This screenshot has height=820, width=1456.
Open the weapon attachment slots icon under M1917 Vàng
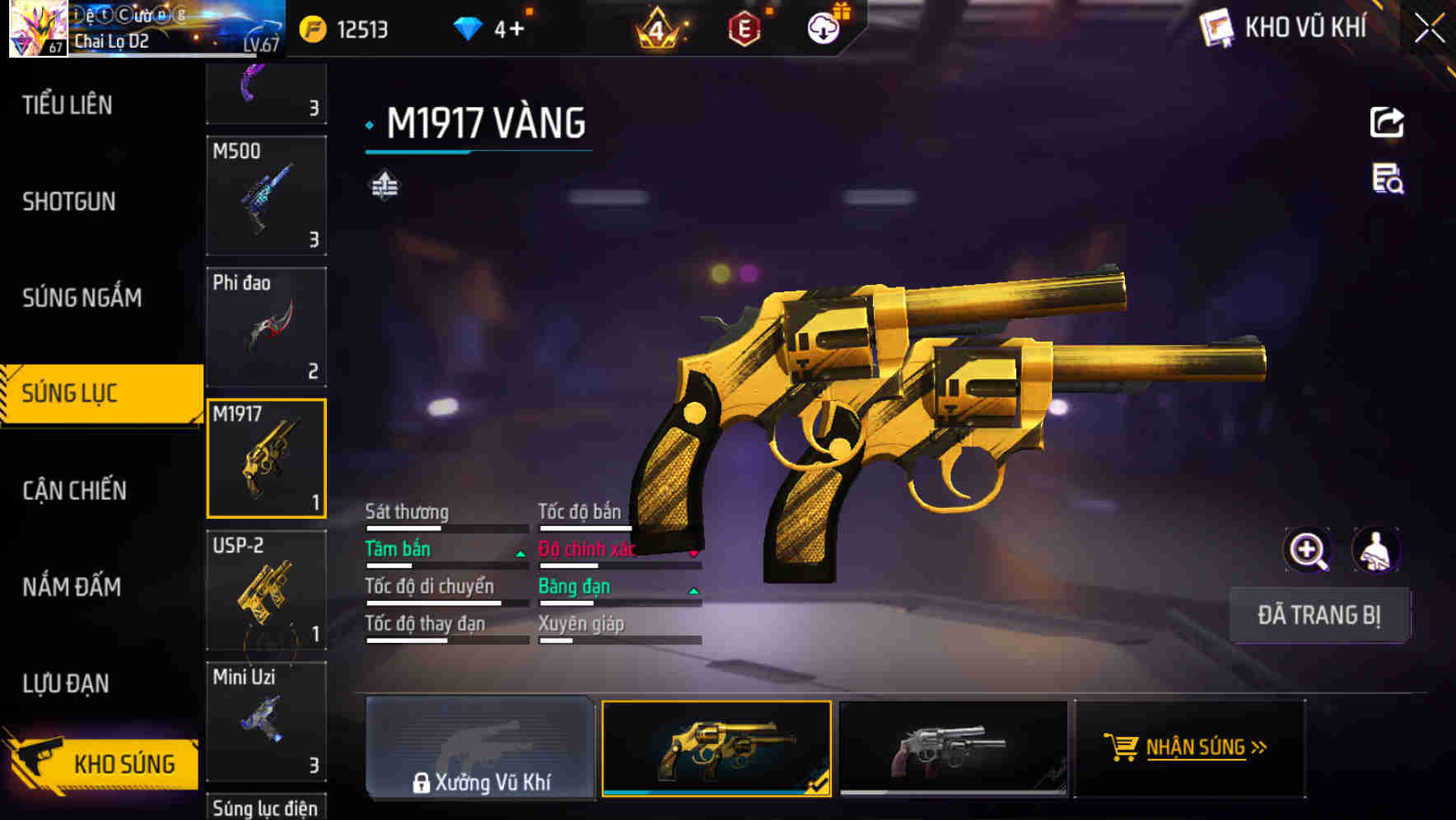(x=384, y=185)
